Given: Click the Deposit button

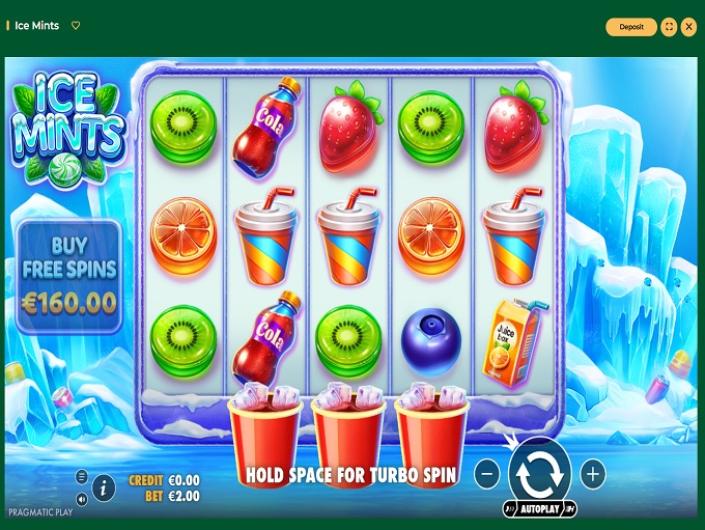Looking at the screenshot, I should click(x=631, y=27).
